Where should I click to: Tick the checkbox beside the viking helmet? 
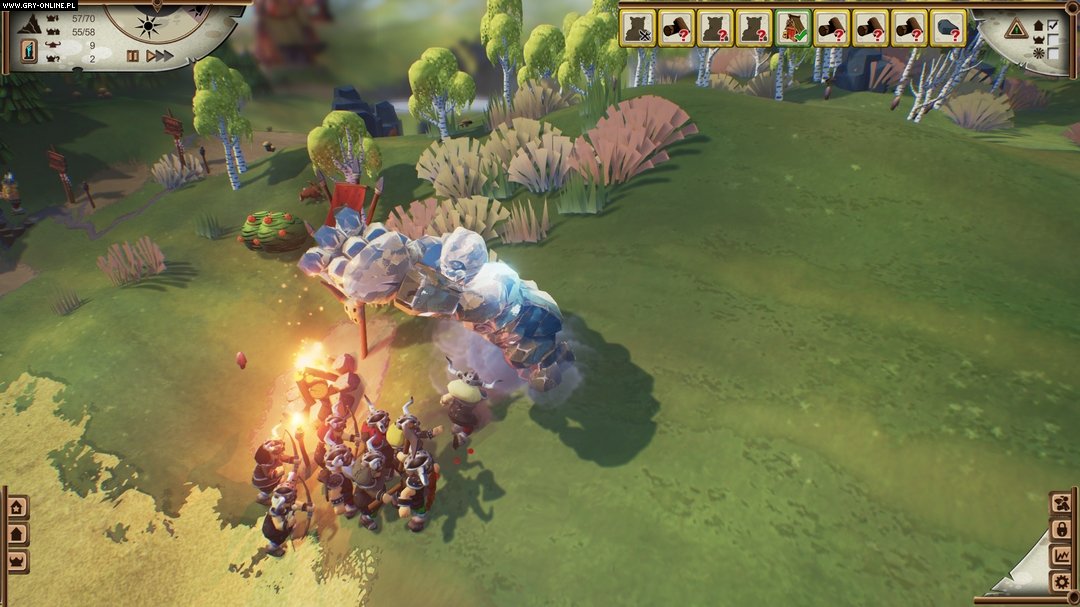coord(1052,39)
